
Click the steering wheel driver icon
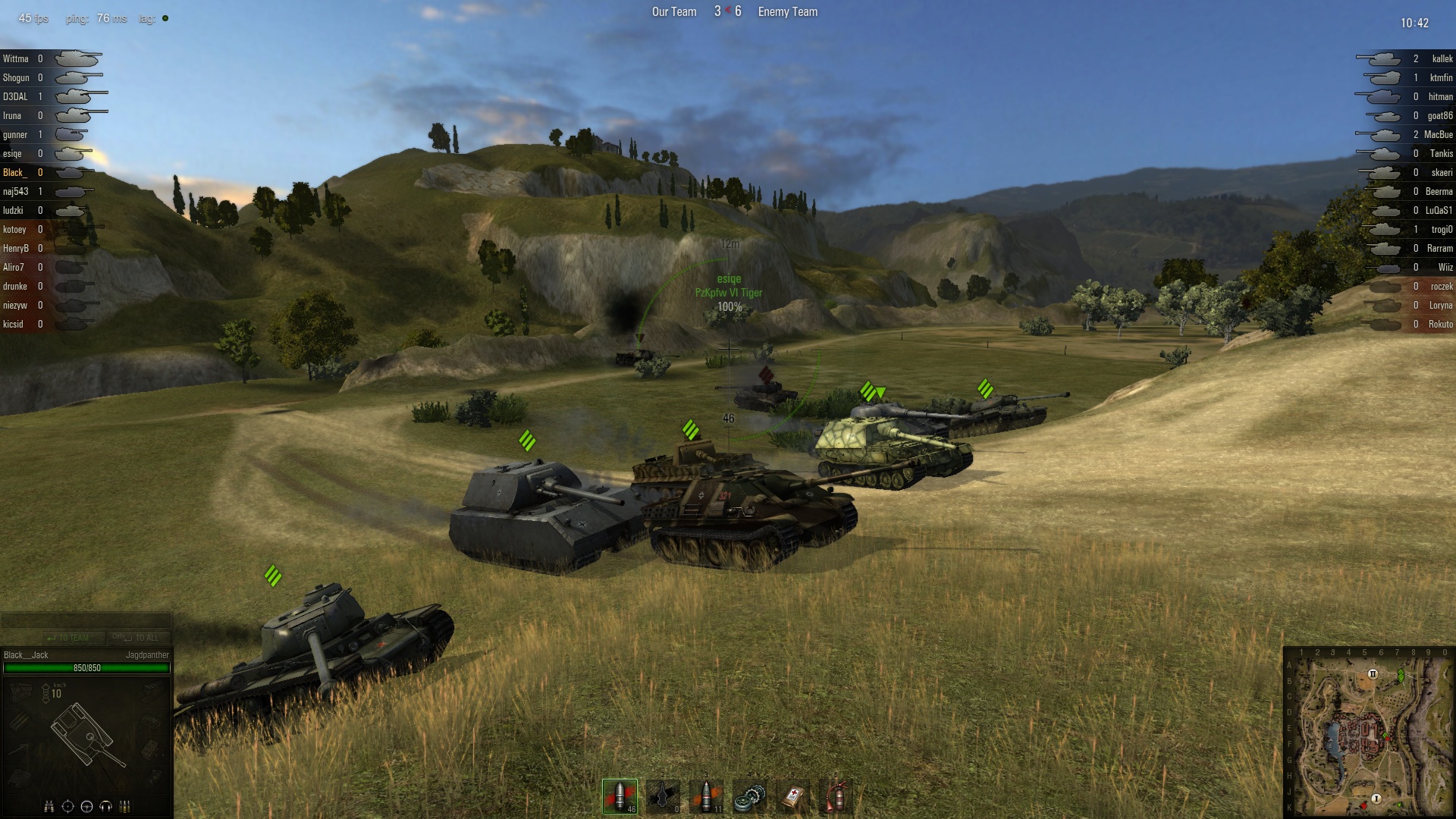(86, 806)
